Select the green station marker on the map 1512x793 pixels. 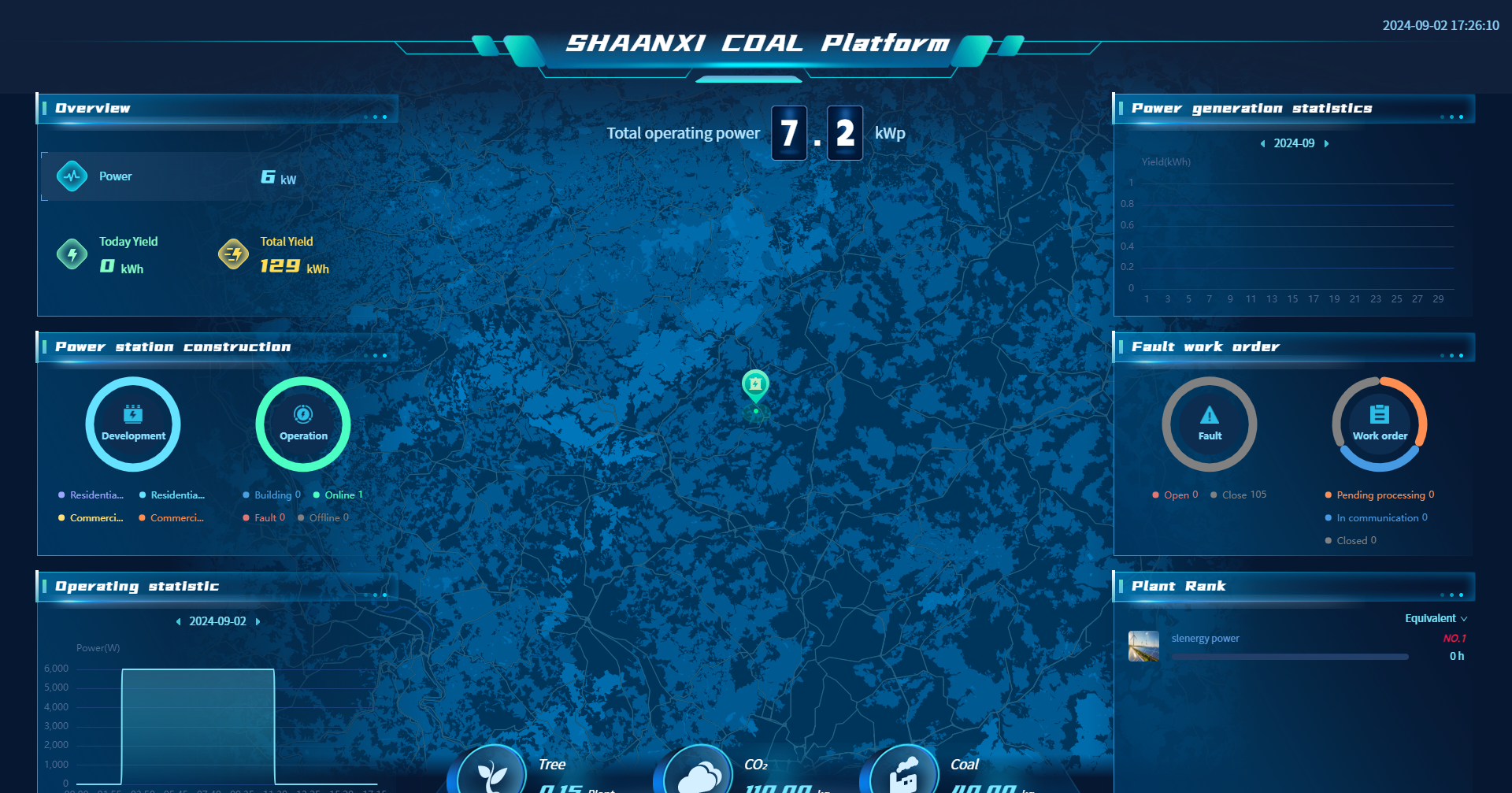[x=755, y=386]
